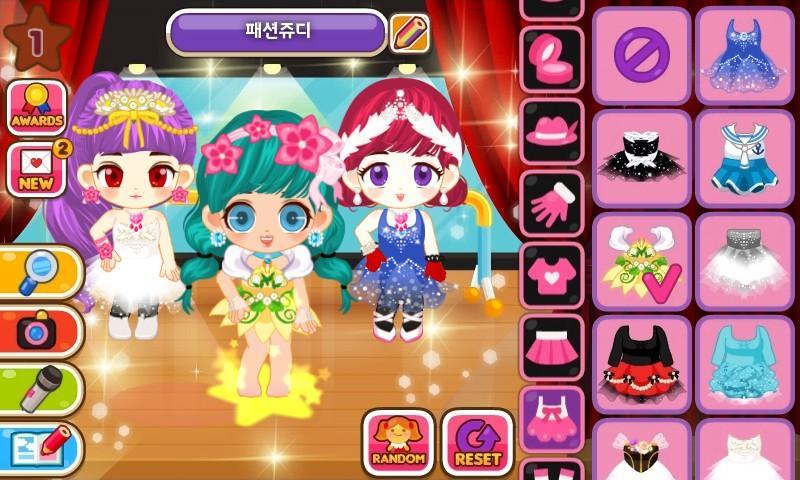This screenshot has width=800, height=480.
Task: Select the green flower fairy dress
Action: pyautogui.click(x=641, y=260)
